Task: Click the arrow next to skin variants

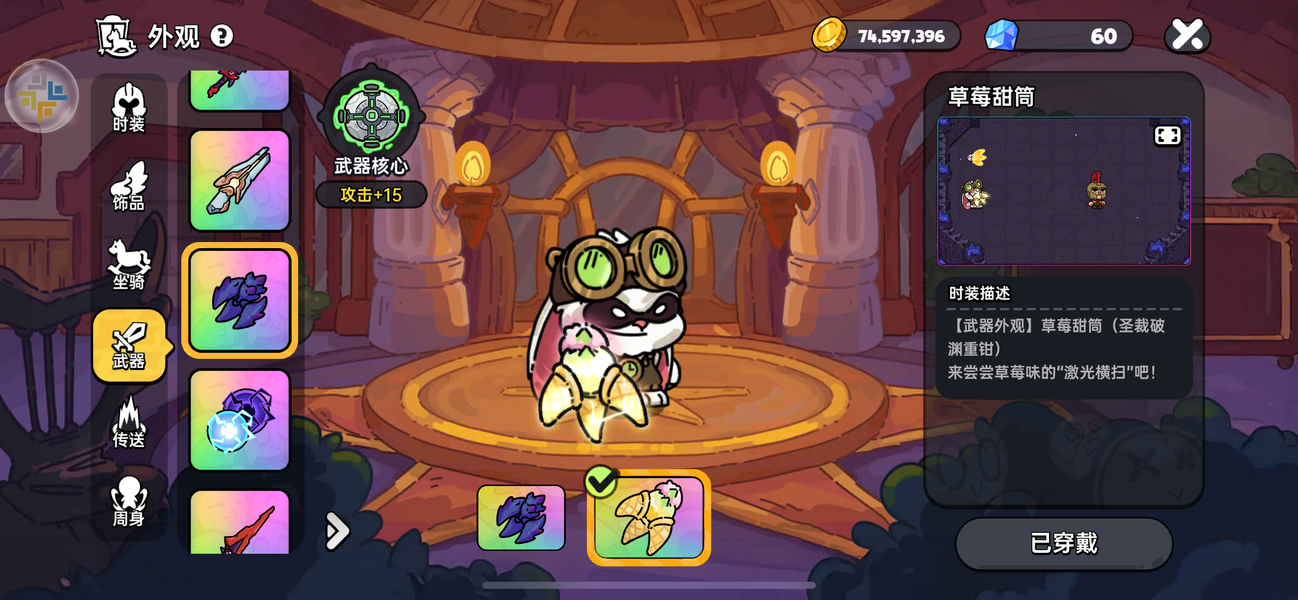Action: 338,531
